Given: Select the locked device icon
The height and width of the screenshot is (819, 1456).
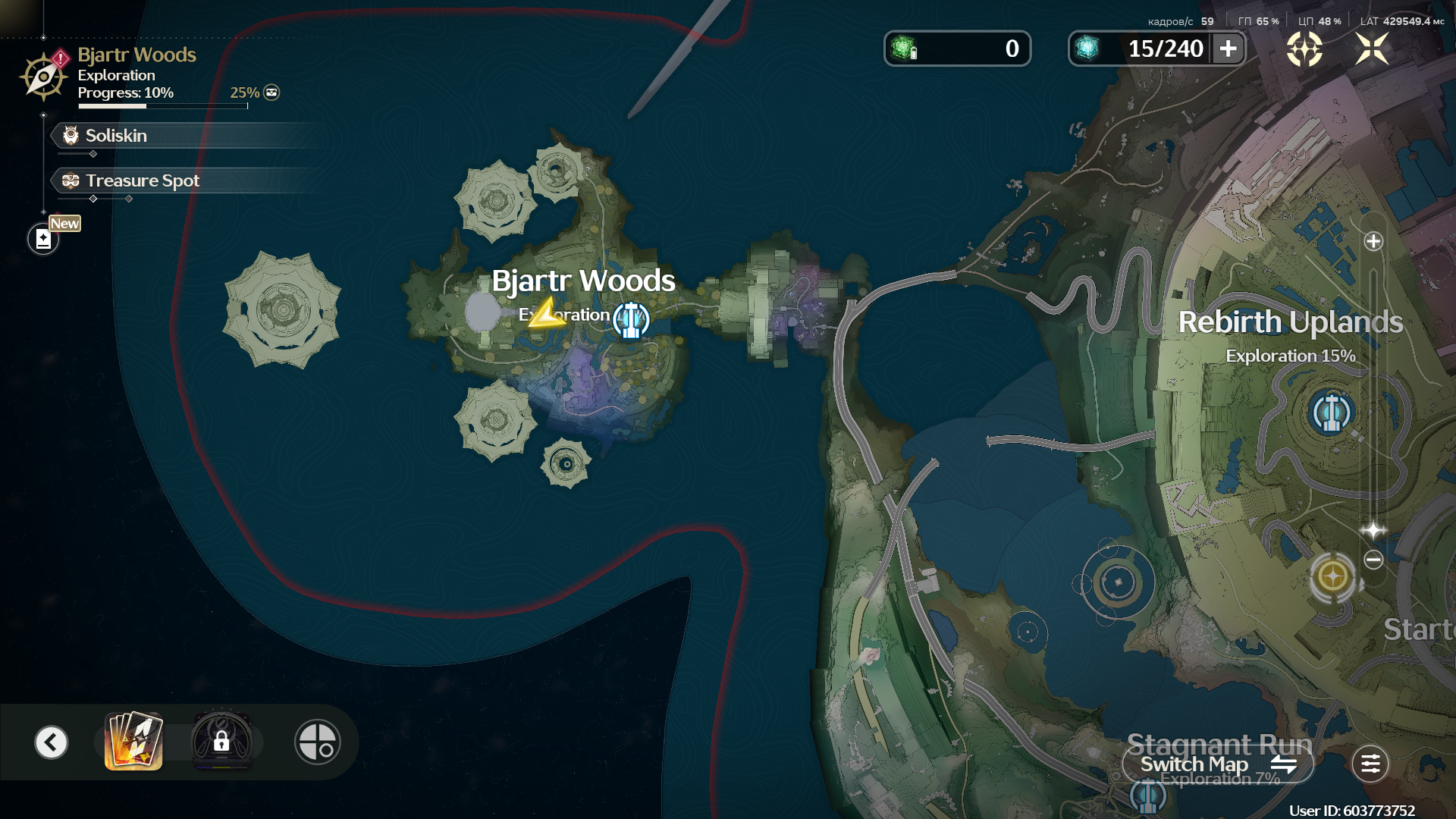Looking at the screenshot, I should [x=221, y=742].
